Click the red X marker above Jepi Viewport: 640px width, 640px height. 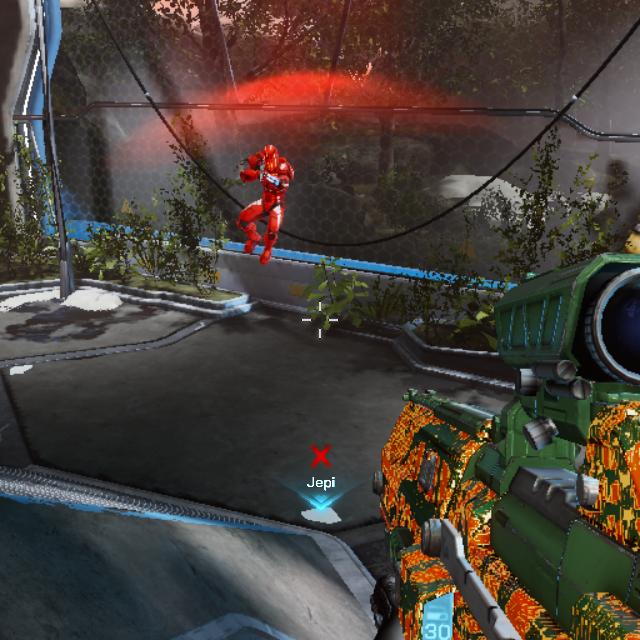[320, 457]
